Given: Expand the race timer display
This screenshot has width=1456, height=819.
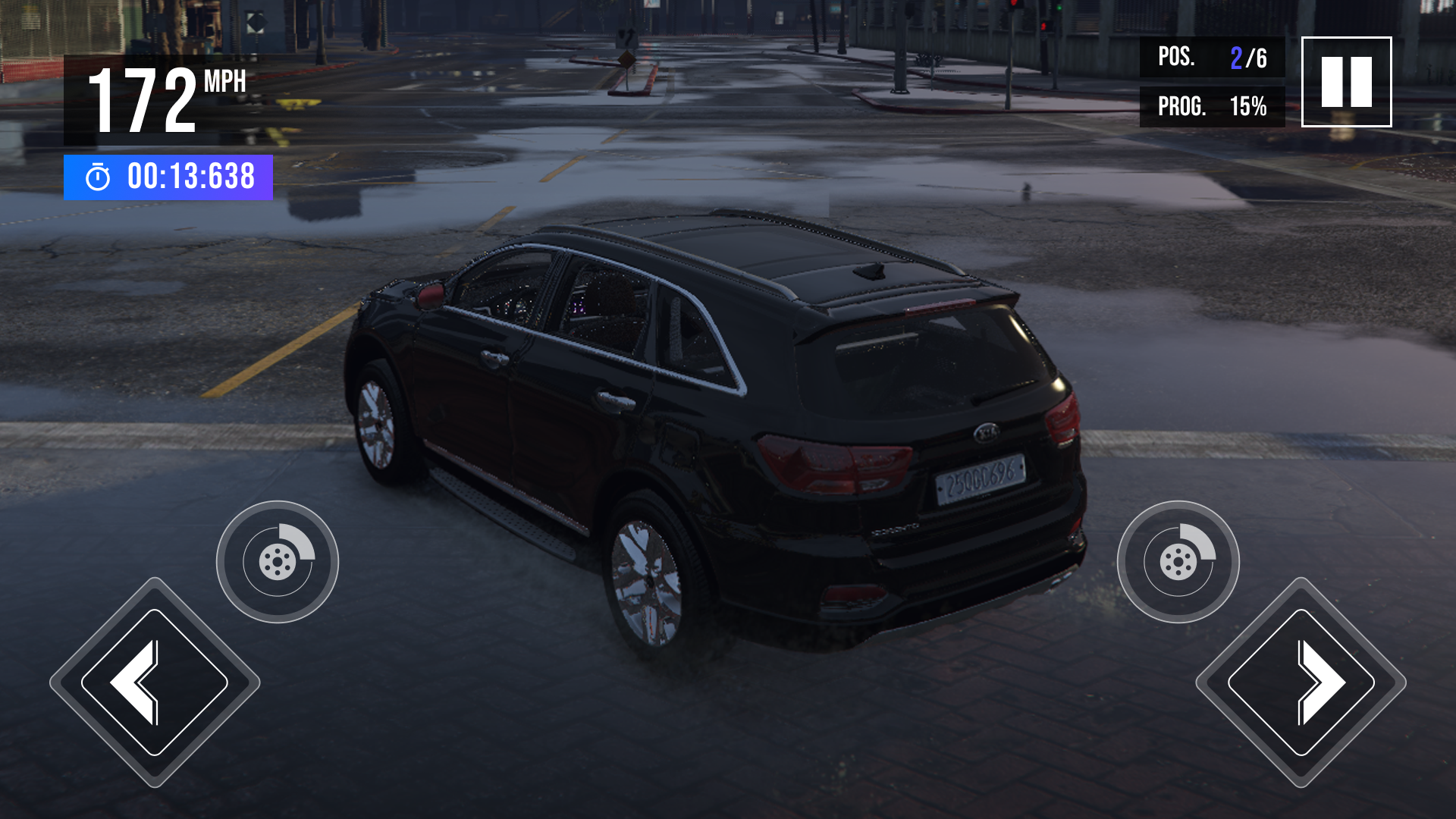Looking at the screenshot, I should click(x=168, y=177).
